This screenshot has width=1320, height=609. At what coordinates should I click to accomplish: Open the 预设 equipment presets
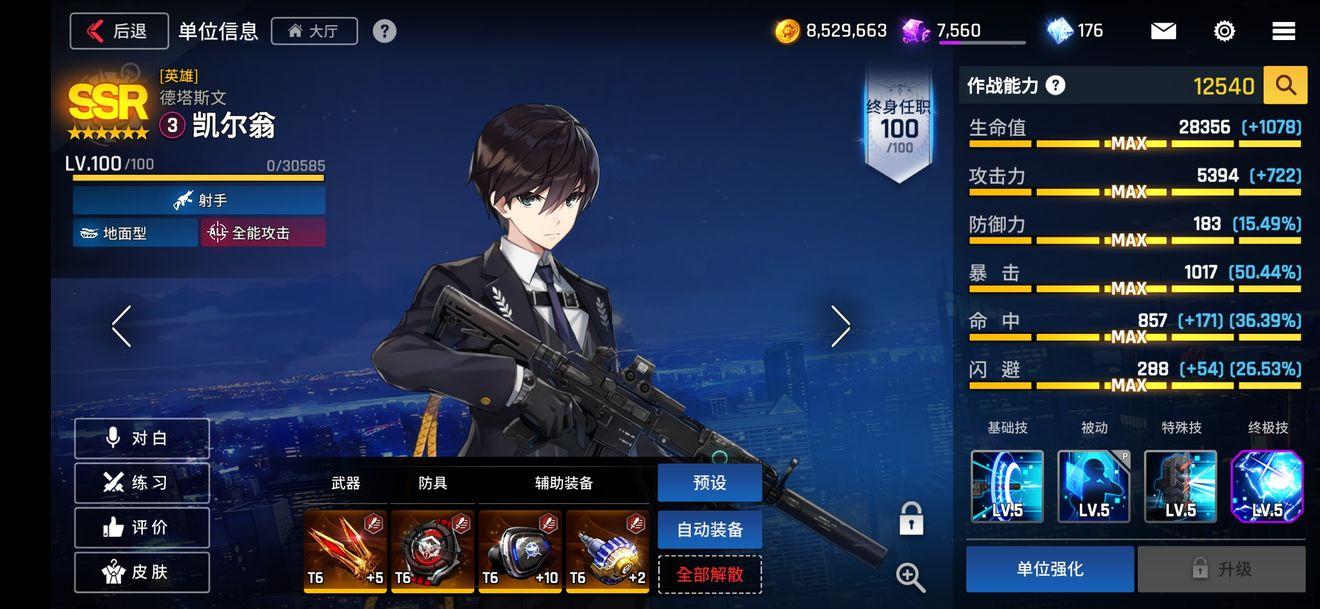[709, 483]
